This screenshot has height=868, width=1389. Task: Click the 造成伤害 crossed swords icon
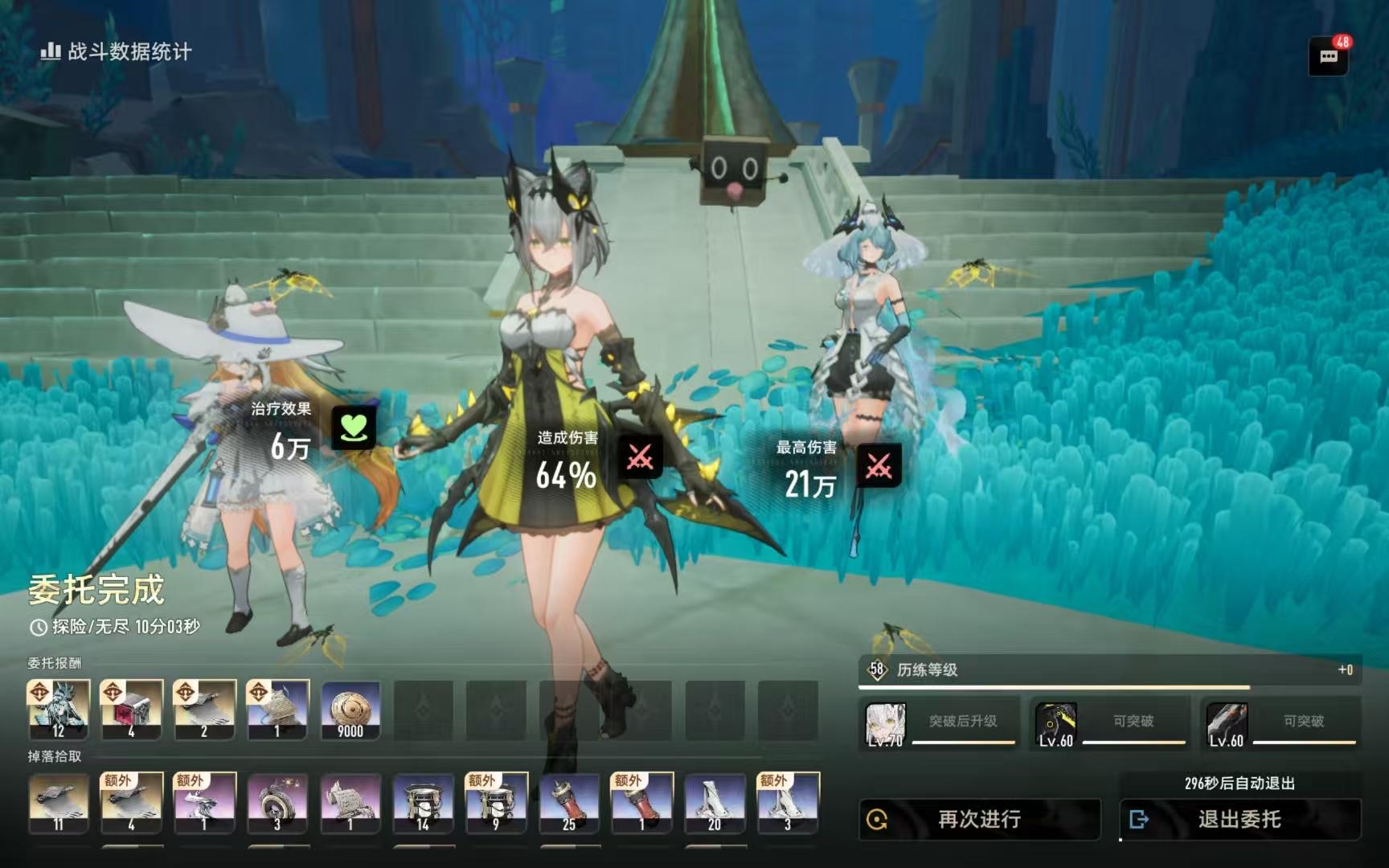tap(640, 457)
